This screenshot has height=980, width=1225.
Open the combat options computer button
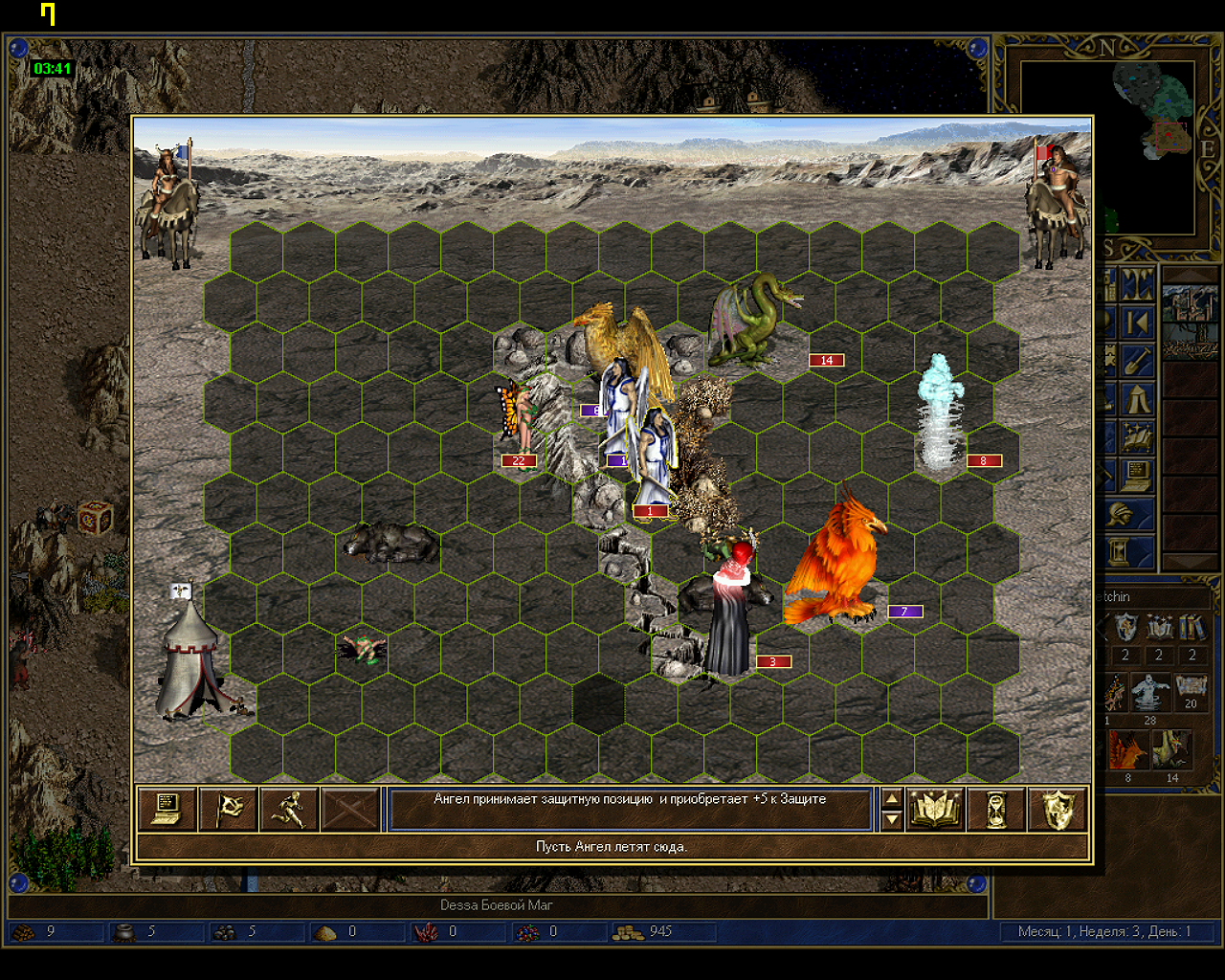pyautogui.click(x=167, y=810)
